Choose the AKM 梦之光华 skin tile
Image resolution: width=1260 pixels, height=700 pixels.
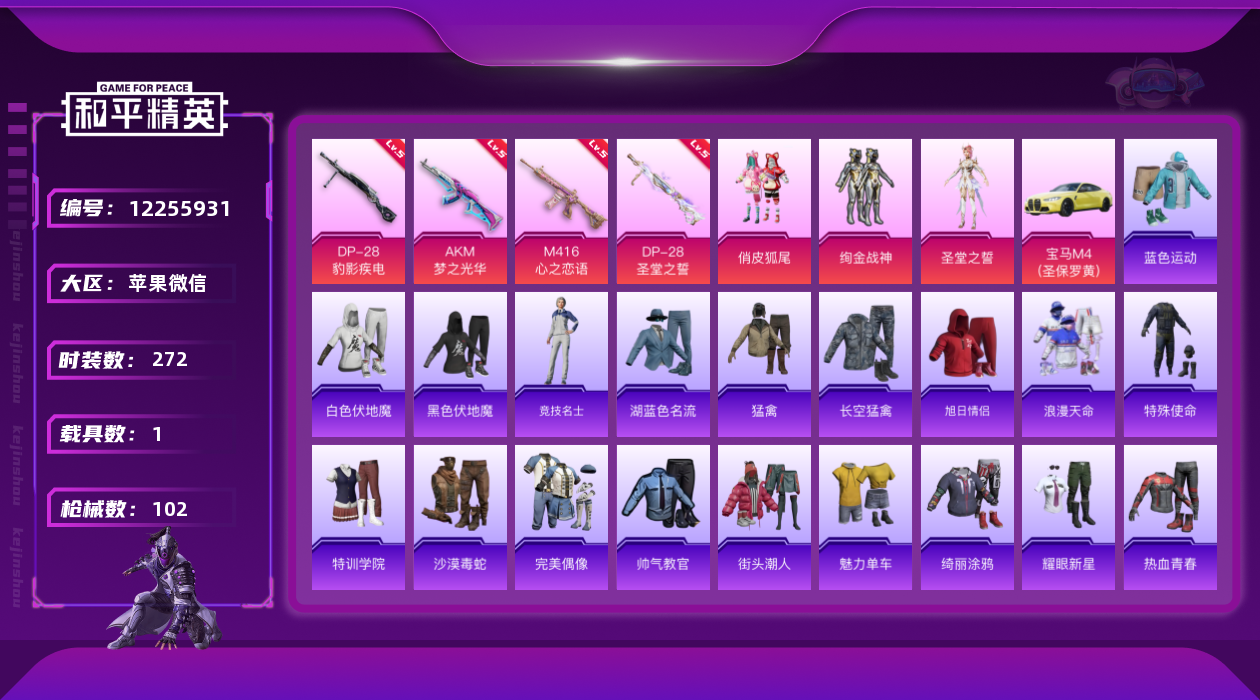pos(460,210)
